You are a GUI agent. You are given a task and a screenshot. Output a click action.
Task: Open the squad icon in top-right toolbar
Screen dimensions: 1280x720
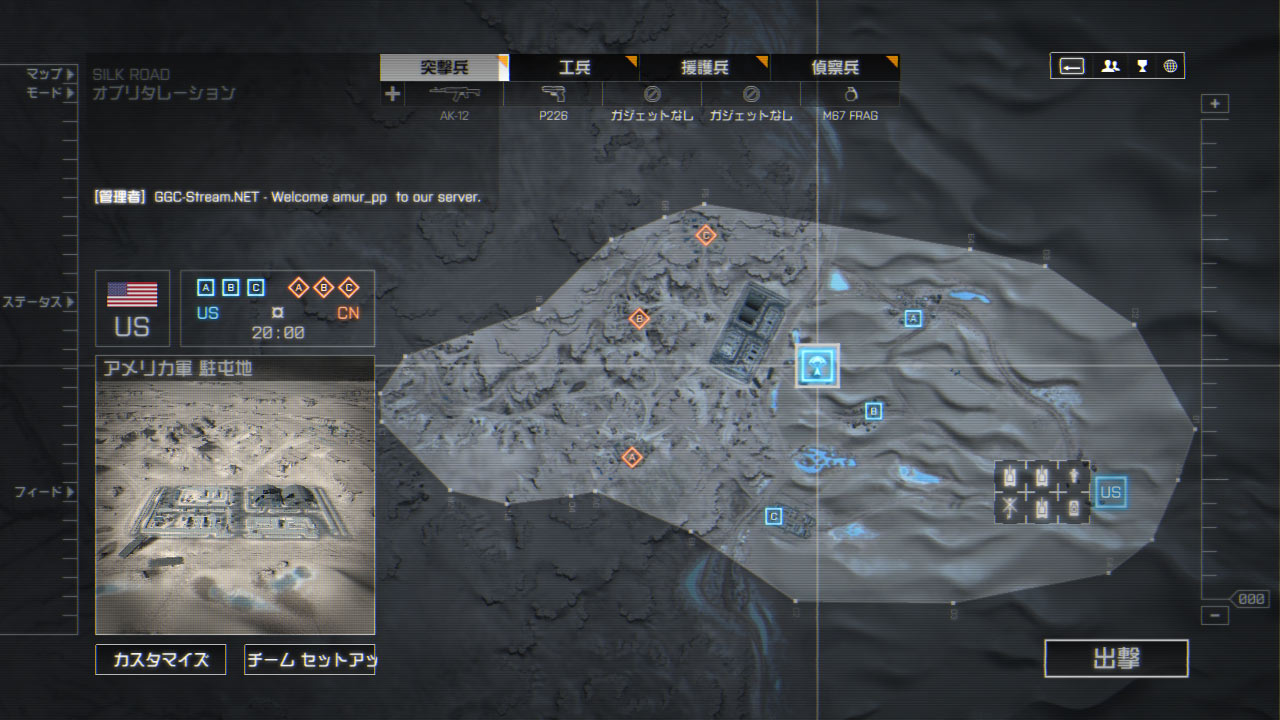[x=1110, y=66]
